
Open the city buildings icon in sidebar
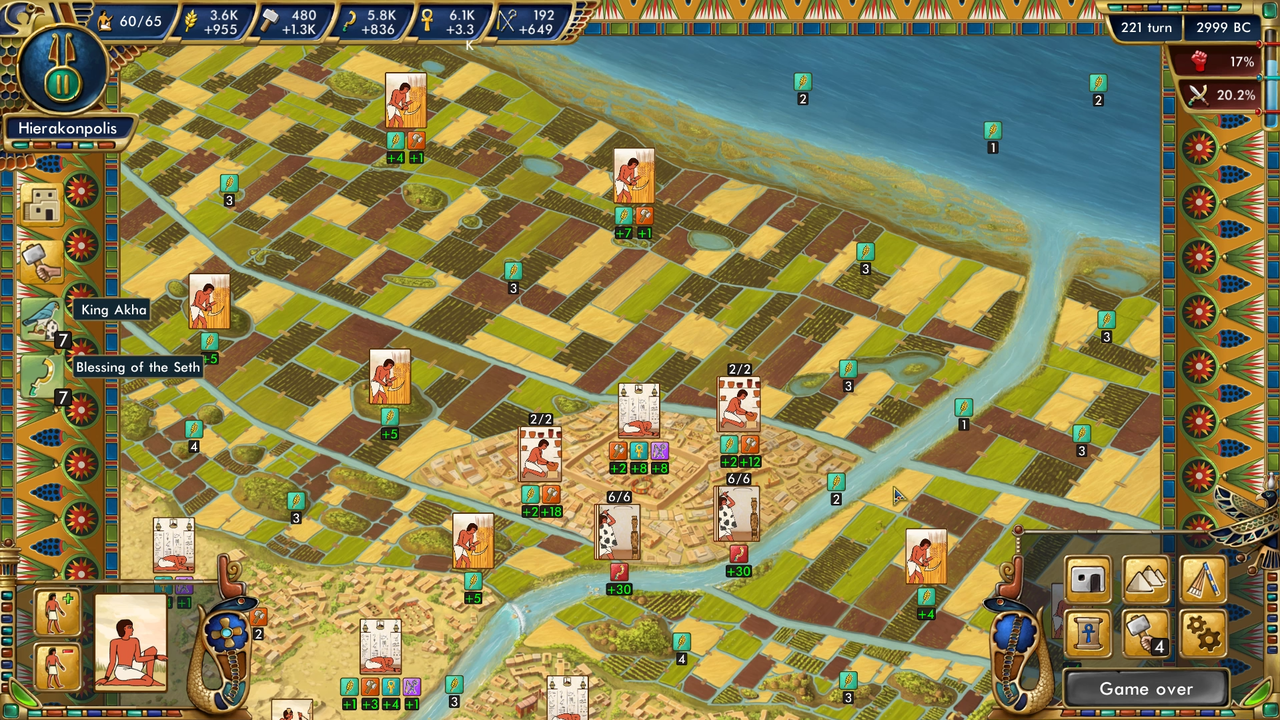[41, 206]
